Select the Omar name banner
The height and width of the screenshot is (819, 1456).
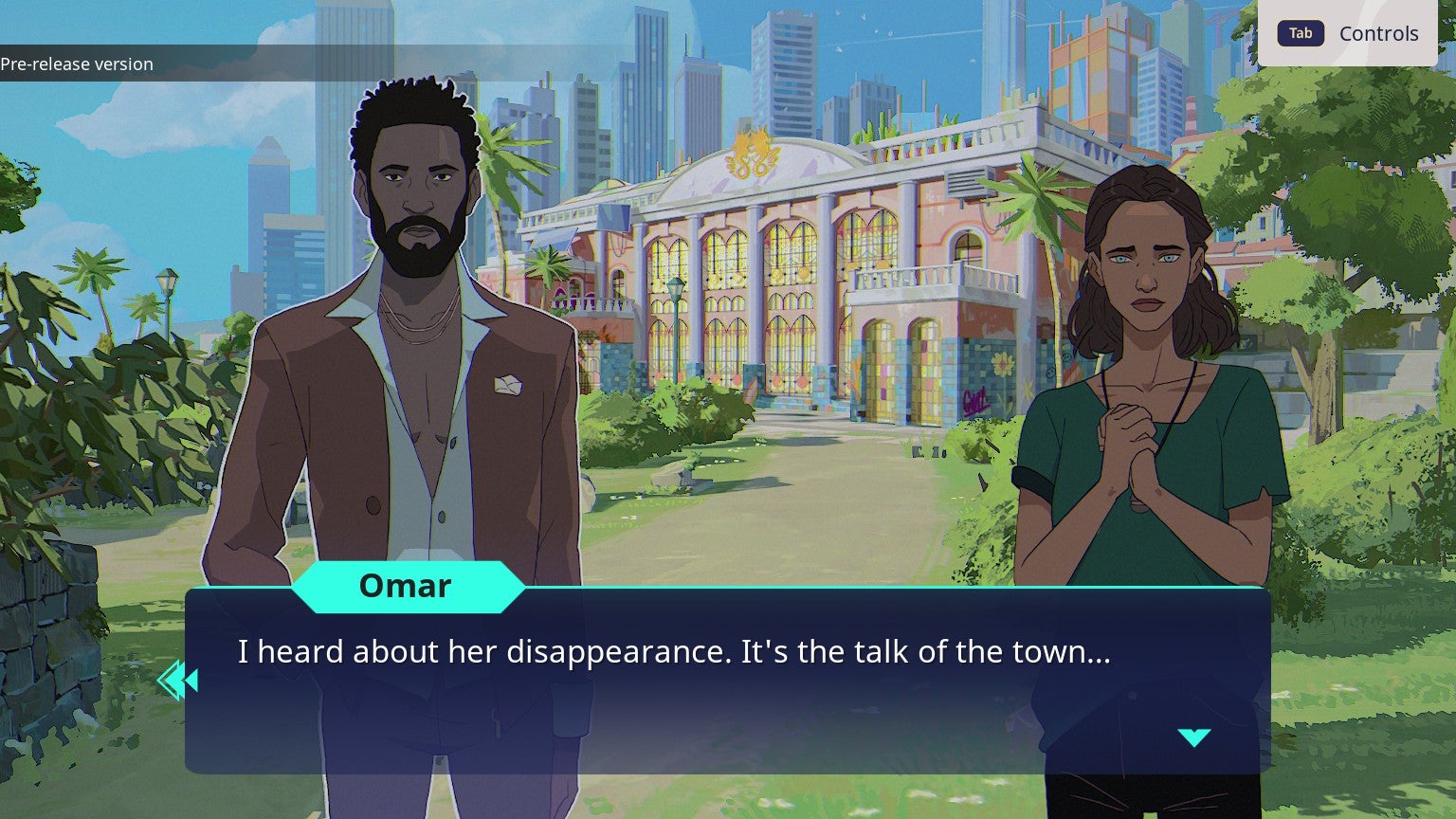tap(406, 586)
